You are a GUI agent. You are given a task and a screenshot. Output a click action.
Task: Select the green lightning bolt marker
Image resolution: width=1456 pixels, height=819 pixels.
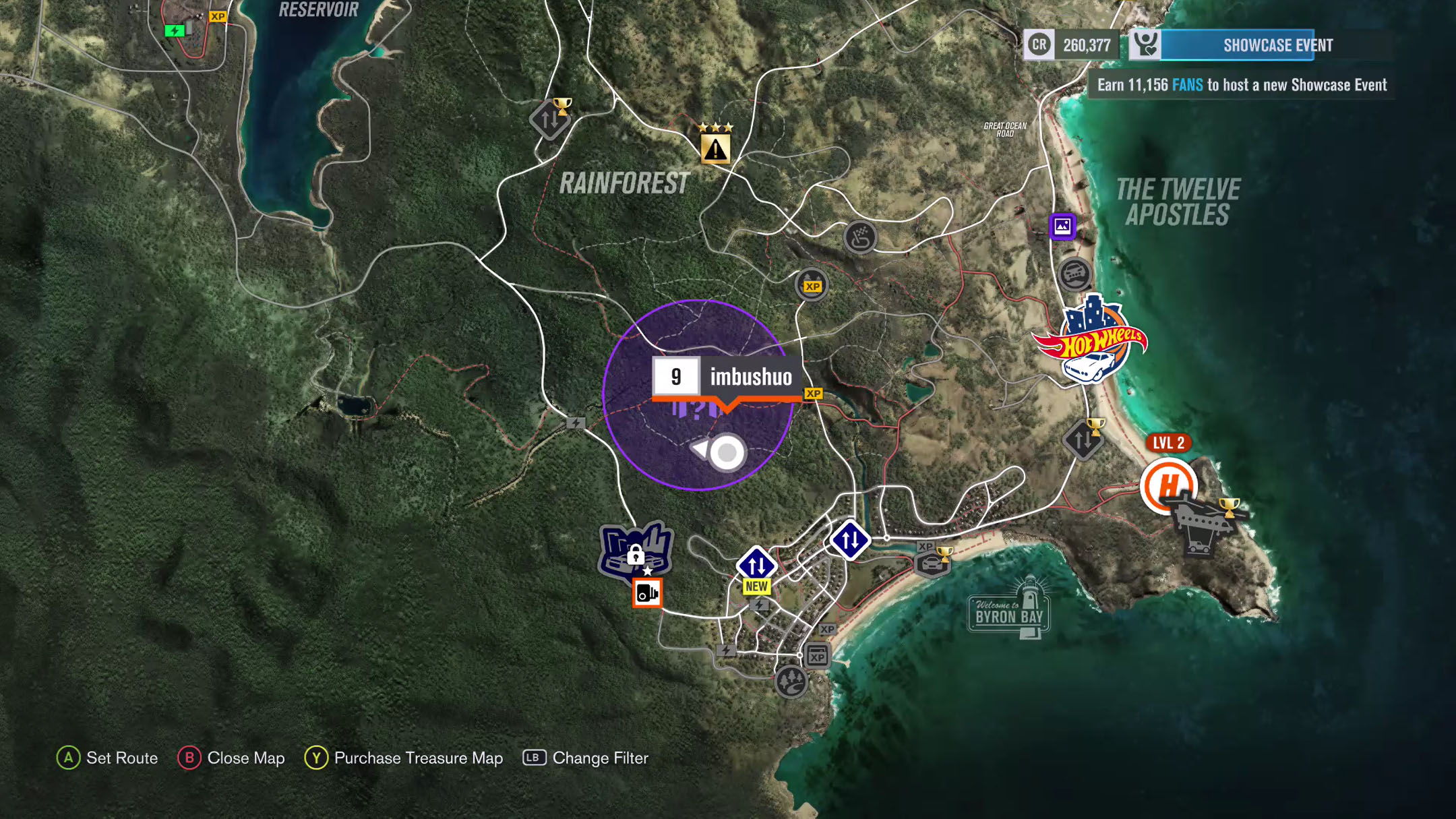tap(175, 30)
